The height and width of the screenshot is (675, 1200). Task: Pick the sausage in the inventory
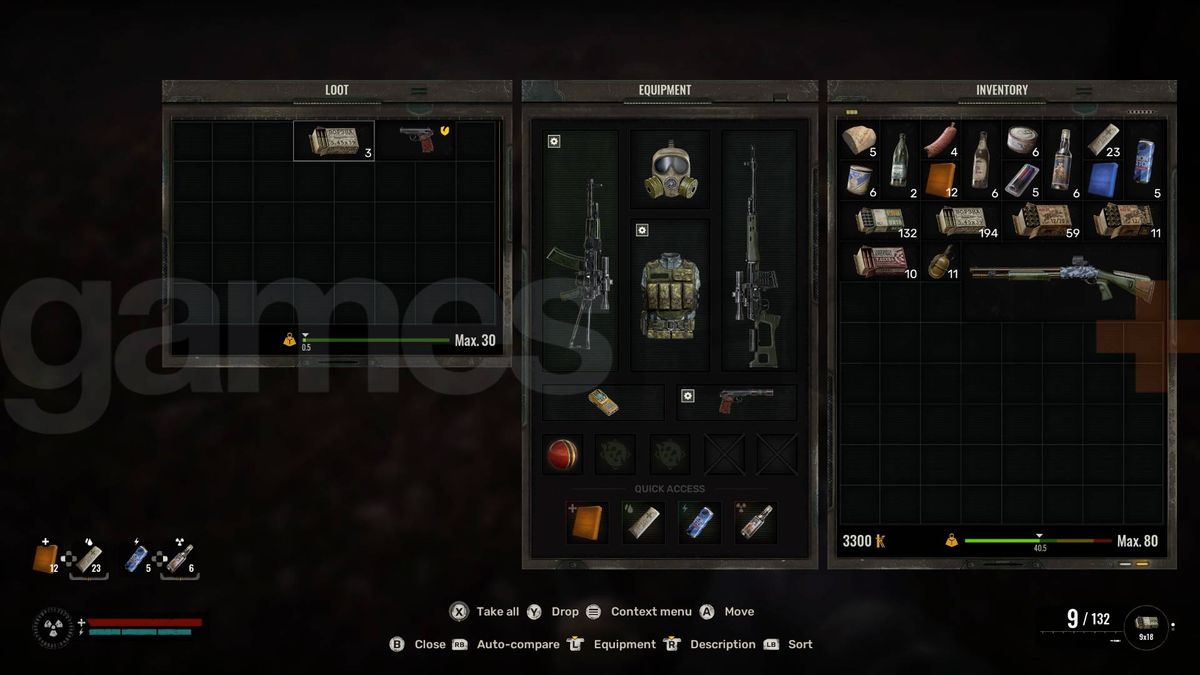pyautogui.click(x=940, y=140)
